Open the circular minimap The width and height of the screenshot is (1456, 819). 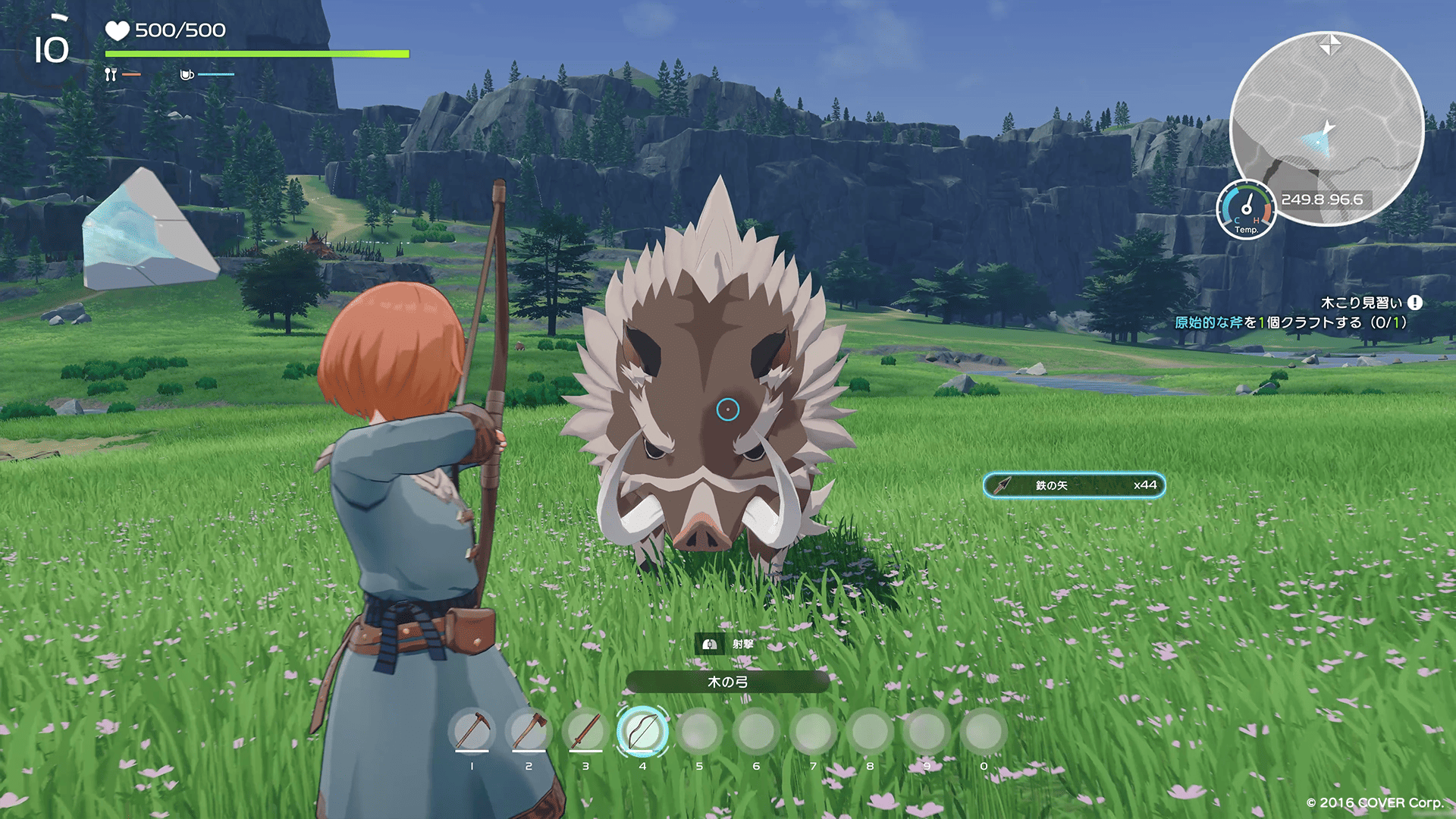1326,127
